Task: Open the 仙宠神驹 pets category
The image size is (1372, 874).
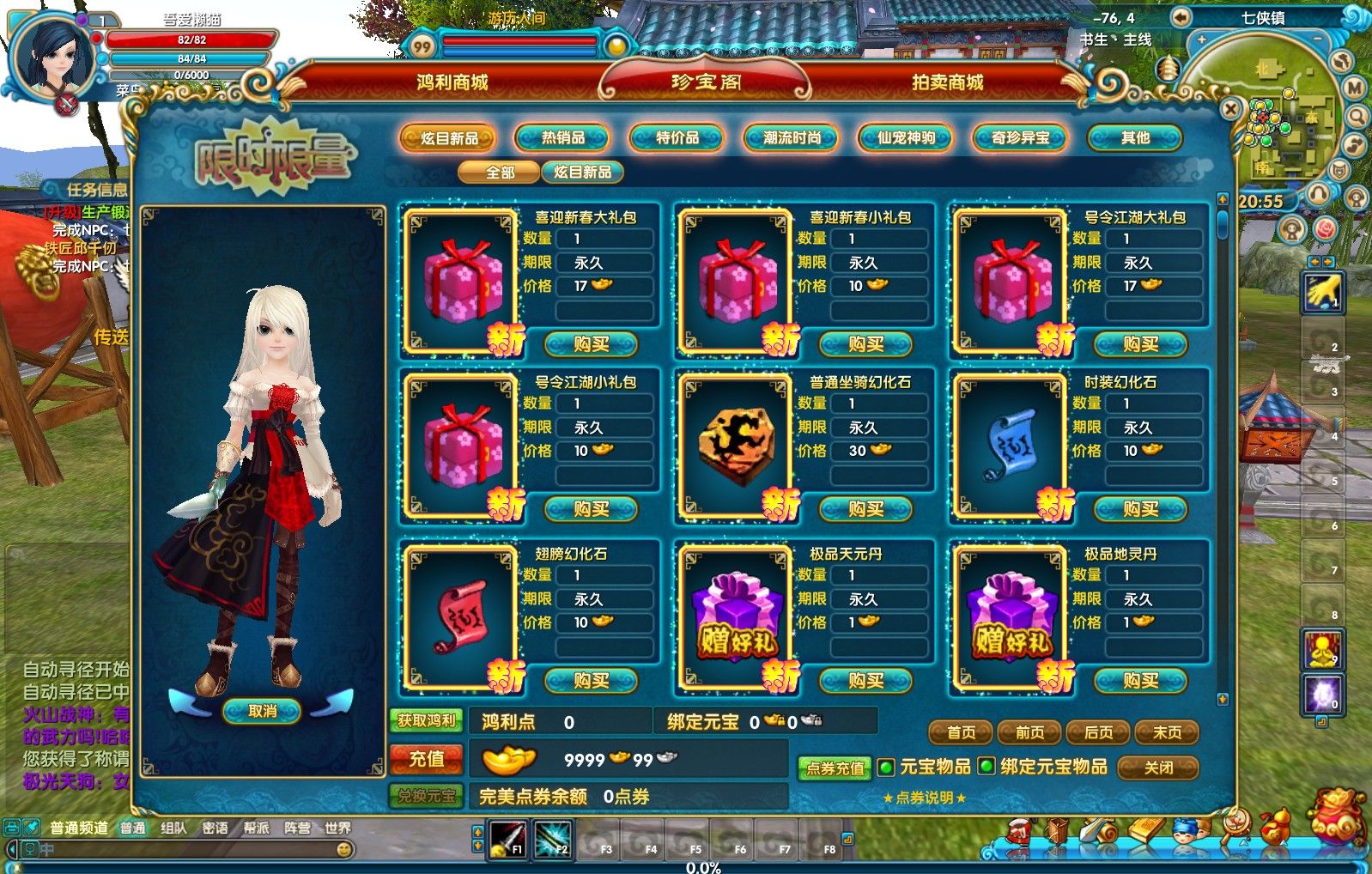Action: pyautogui.click(x=906, y=137)
